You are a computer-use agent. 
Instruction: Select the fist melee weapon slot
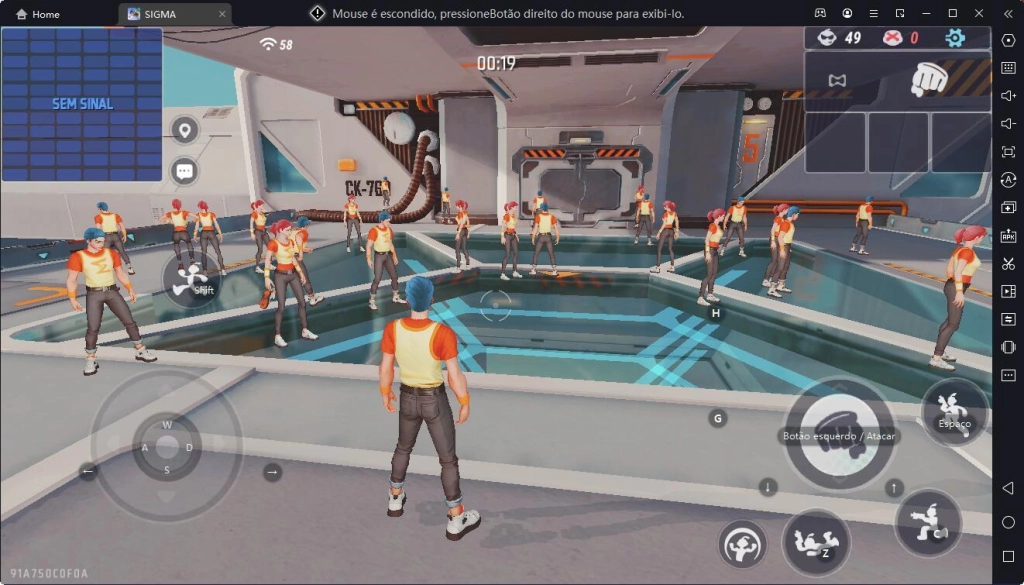[929, 79]
